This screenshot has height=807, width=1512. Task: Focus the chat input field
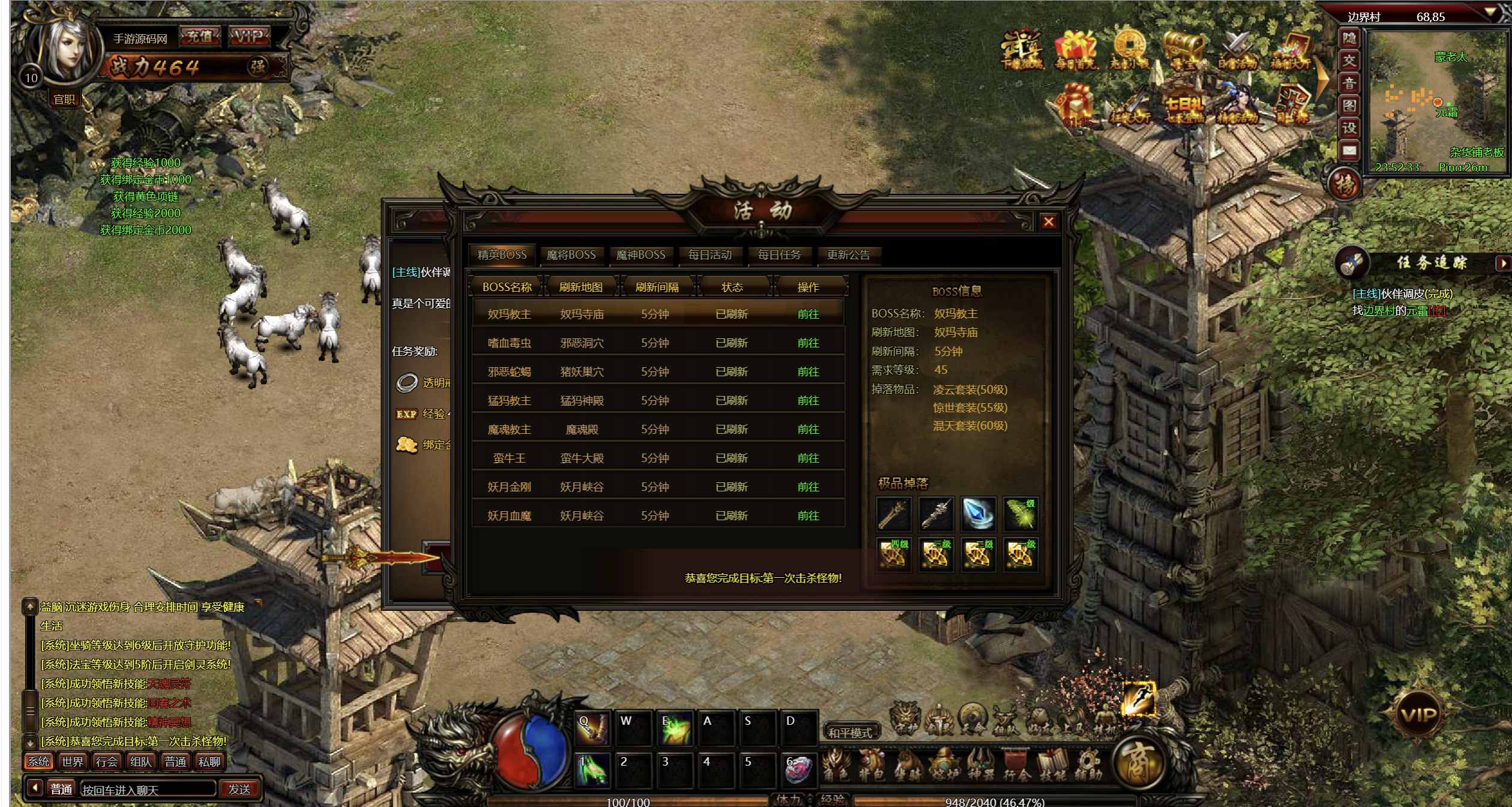click(148, 790)
